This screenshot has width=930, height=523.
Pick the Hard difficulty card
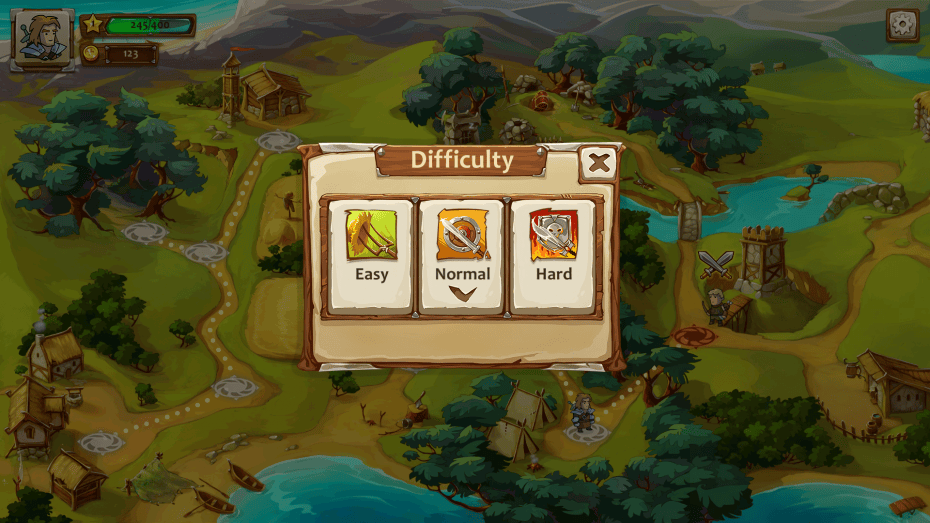coord(553,255)
